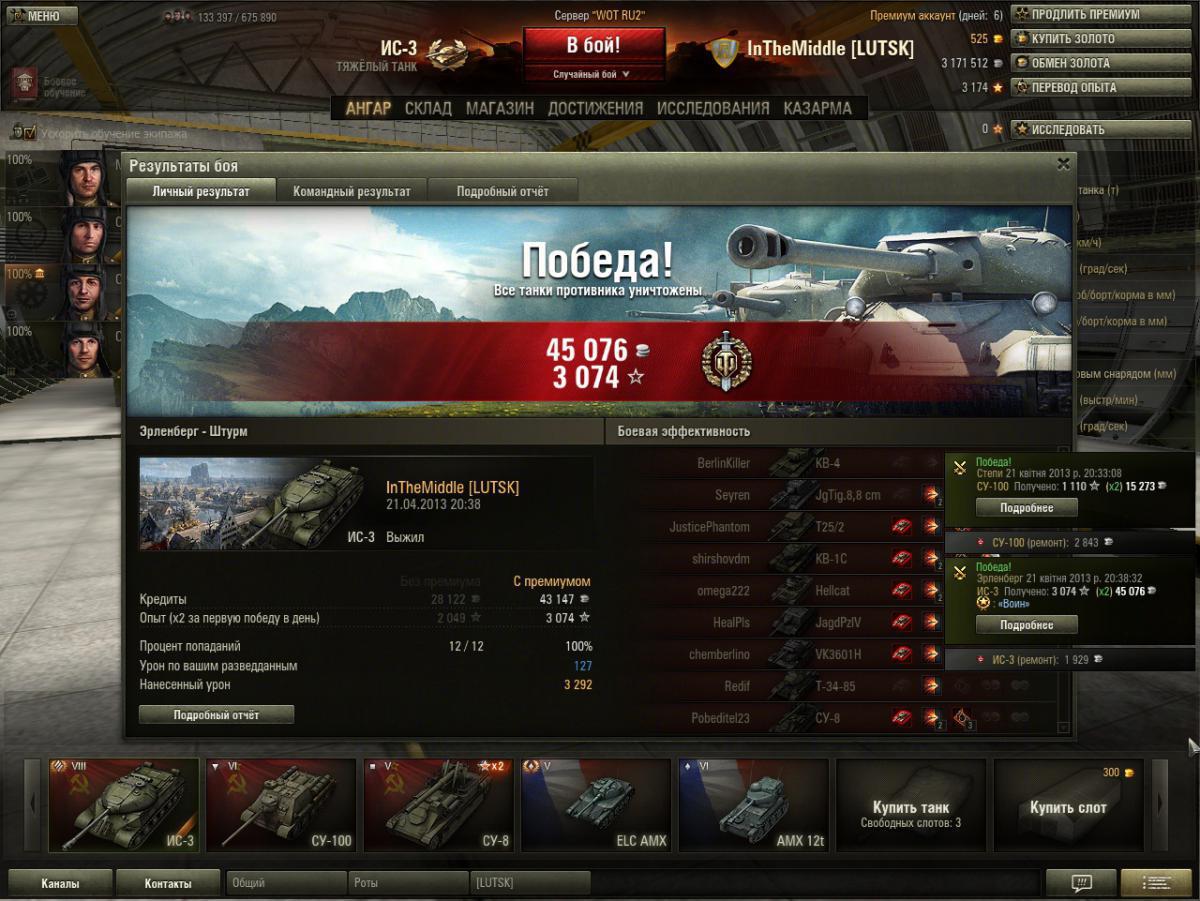The width and height of the screenshot is (1200, 901).
Task: Open ОБМЕН ЗОЛОТА exchange
Action: coord(1089,63)
